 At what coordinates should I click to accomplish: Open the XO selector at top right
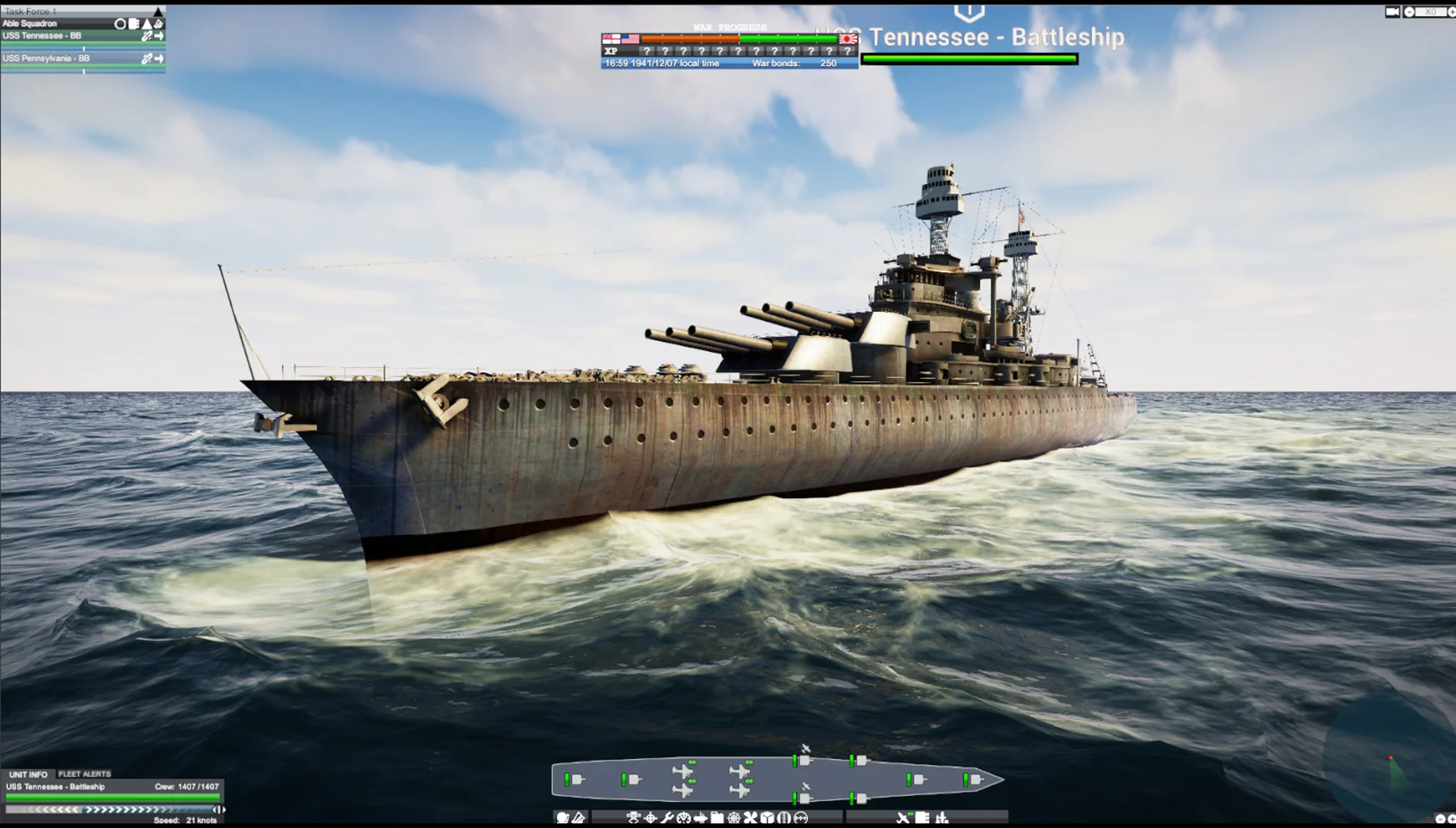(1430, 11)
